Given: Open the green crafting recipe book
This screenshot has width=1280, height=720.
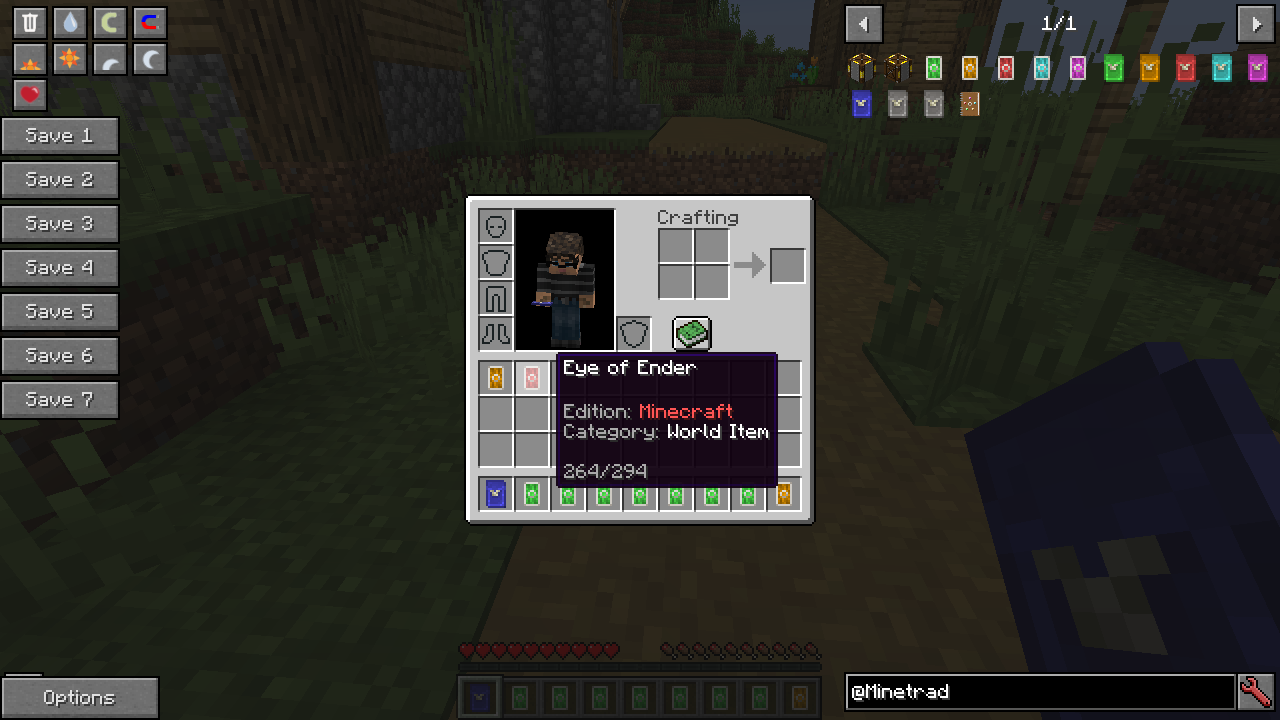Looking at the screenshot, I should pos(692,334).
